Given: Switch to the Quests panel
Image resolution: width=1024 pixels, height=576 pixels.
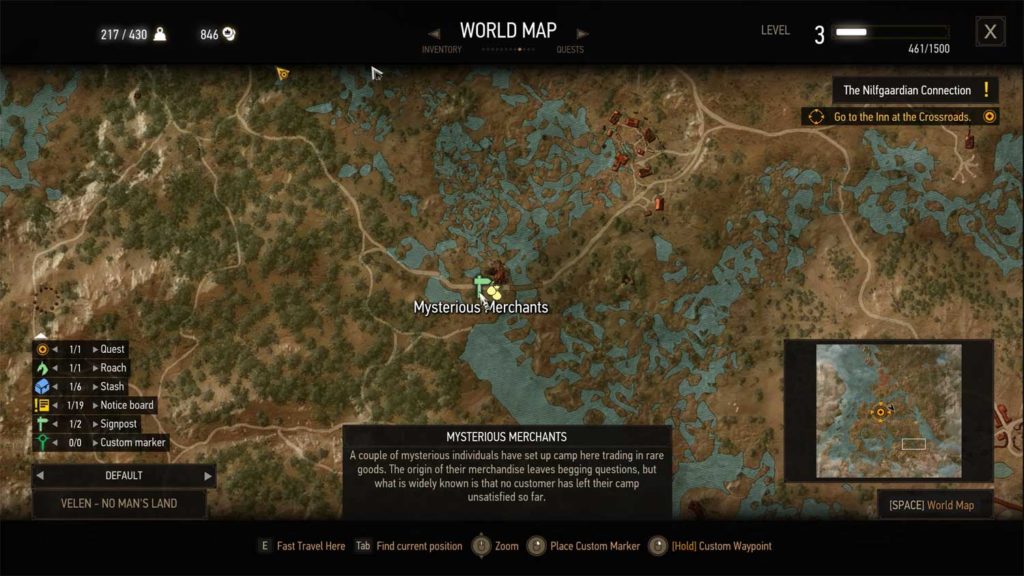Looking at the screenshot, I should pos(571,49).
